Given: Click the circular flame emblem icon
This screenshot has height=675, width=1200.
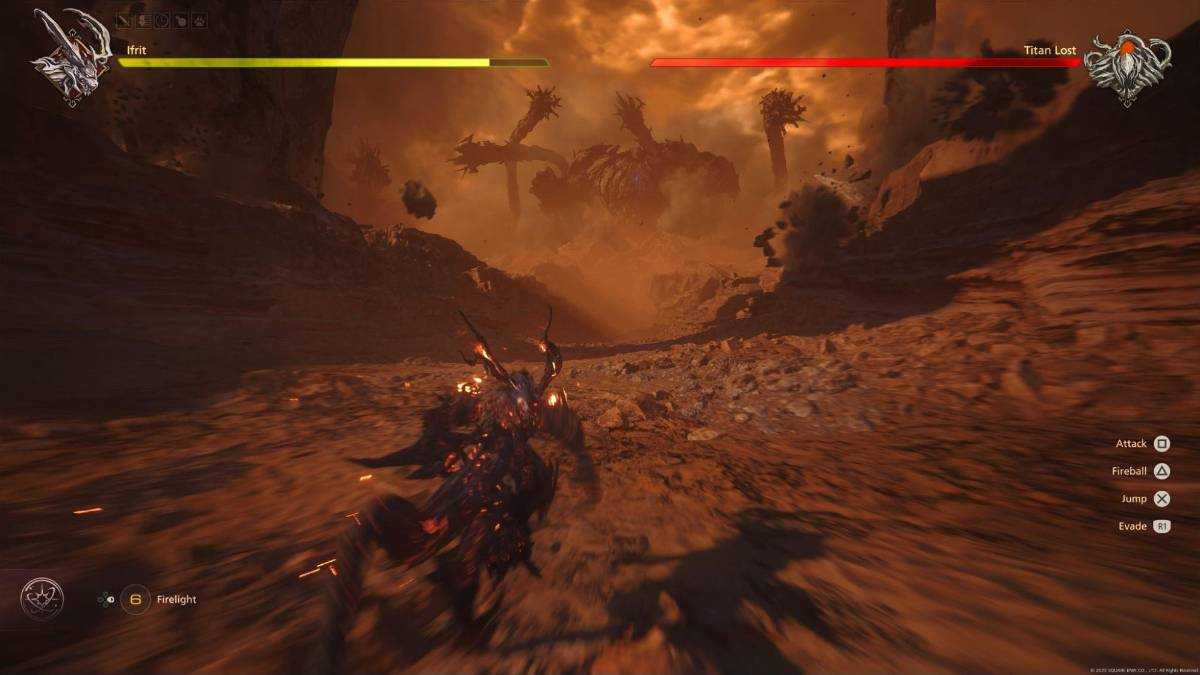Looking at the screenshot, I should pyautogui.click(x=42, y=599).
